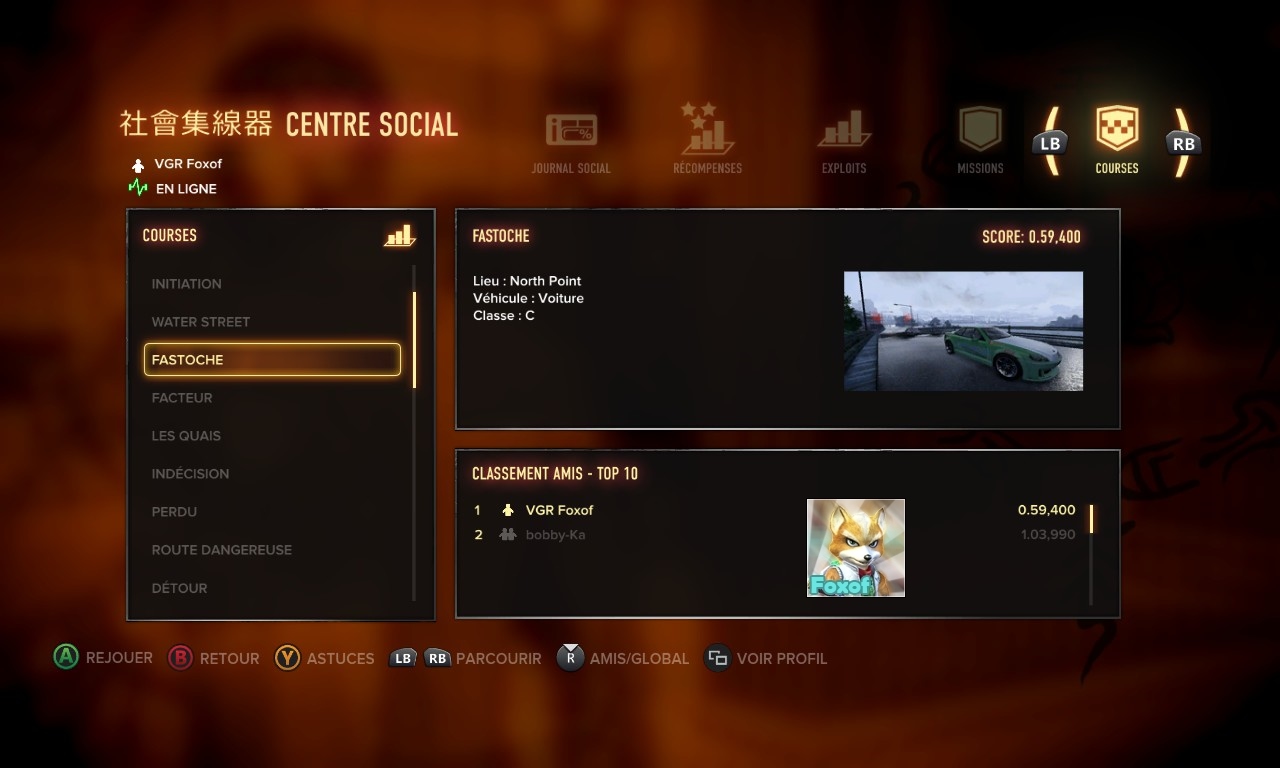The image size is (1280, 768).
Task: Select the Indécision race
Action: tap(190, 474)
